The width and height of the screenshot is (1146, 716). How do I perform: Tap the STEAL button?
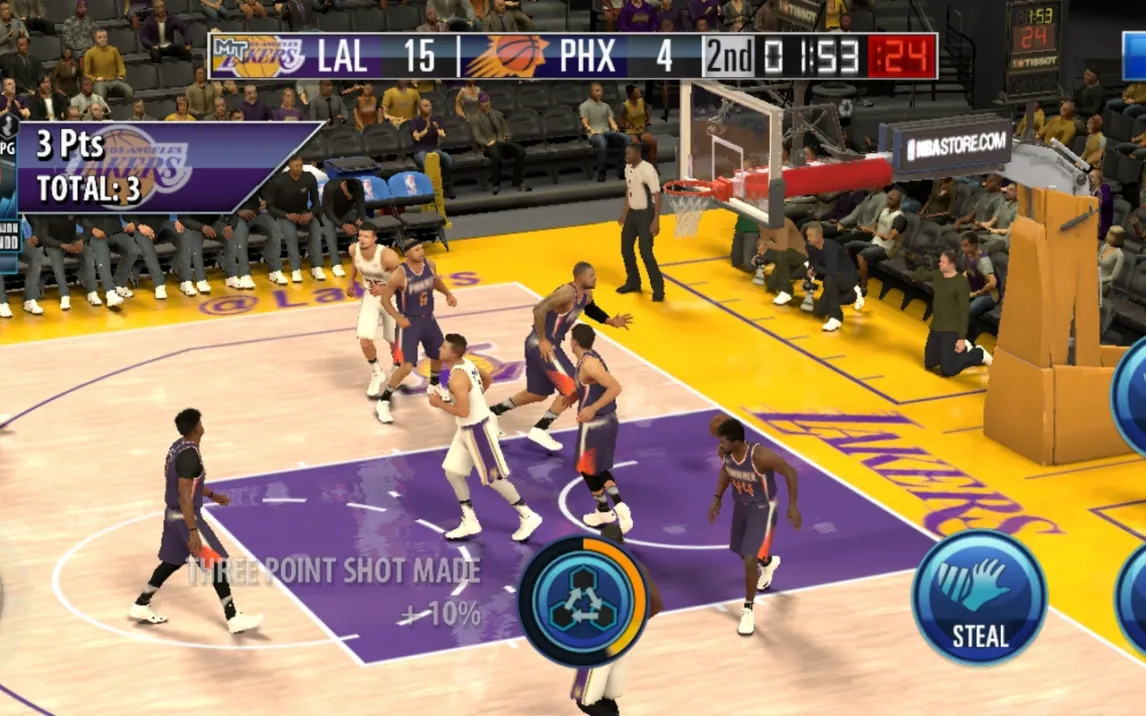click(979, 599)
